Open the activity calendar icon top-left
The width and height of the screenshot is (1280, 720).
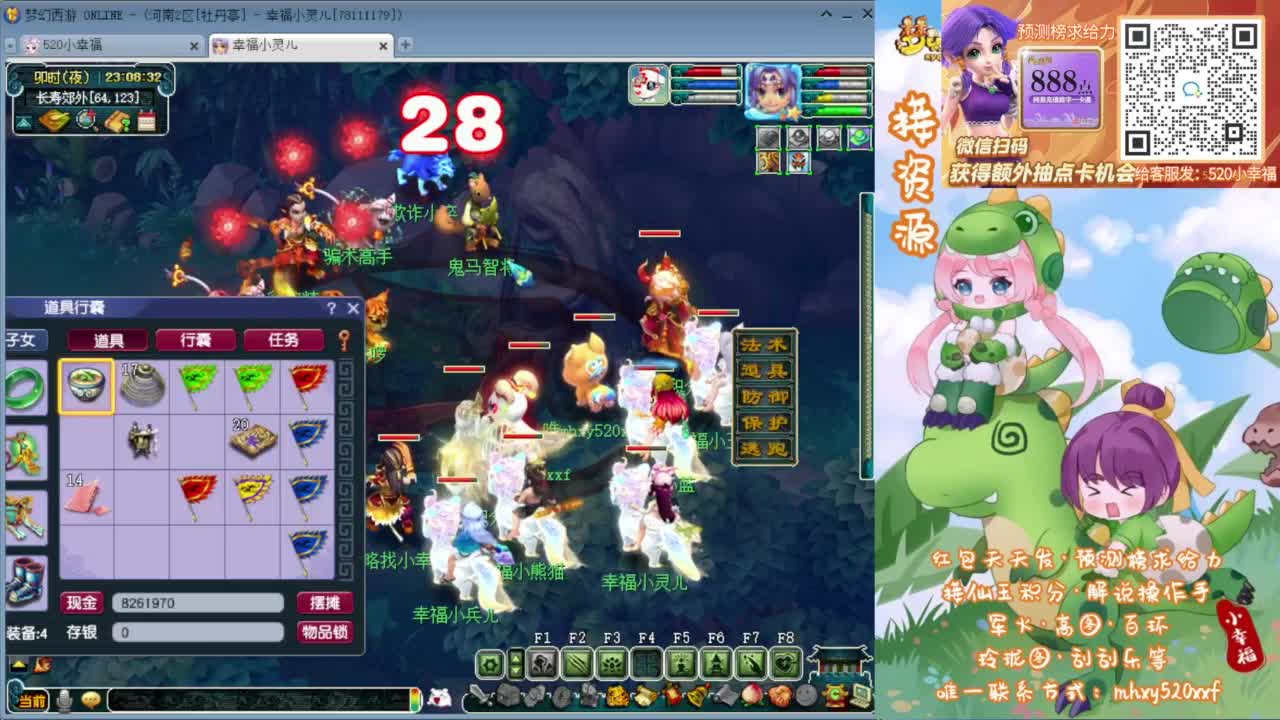coord(145,121)
